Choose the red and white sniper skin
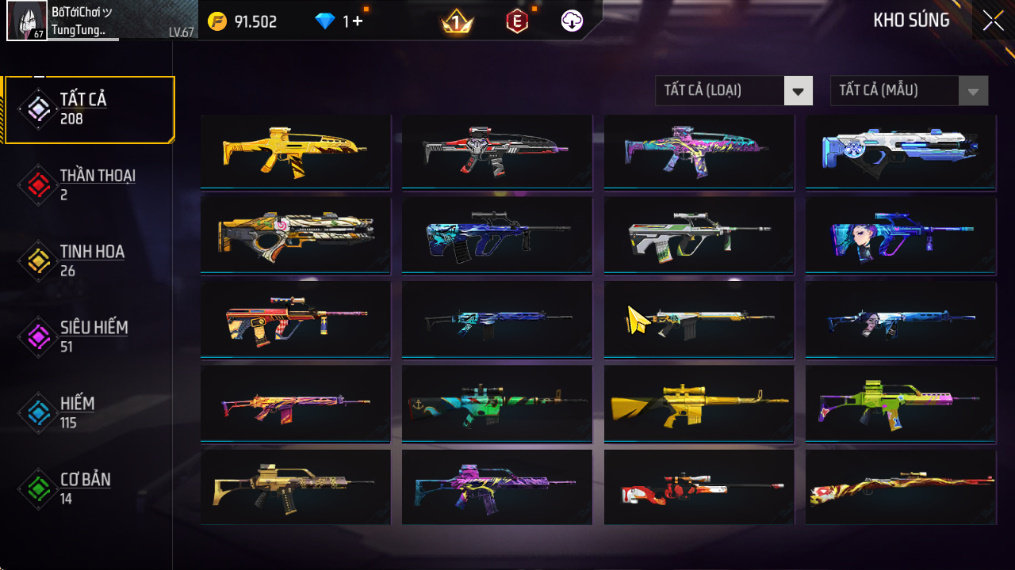This screenshot has width=1015, height=570. click(x=698, y=488)
